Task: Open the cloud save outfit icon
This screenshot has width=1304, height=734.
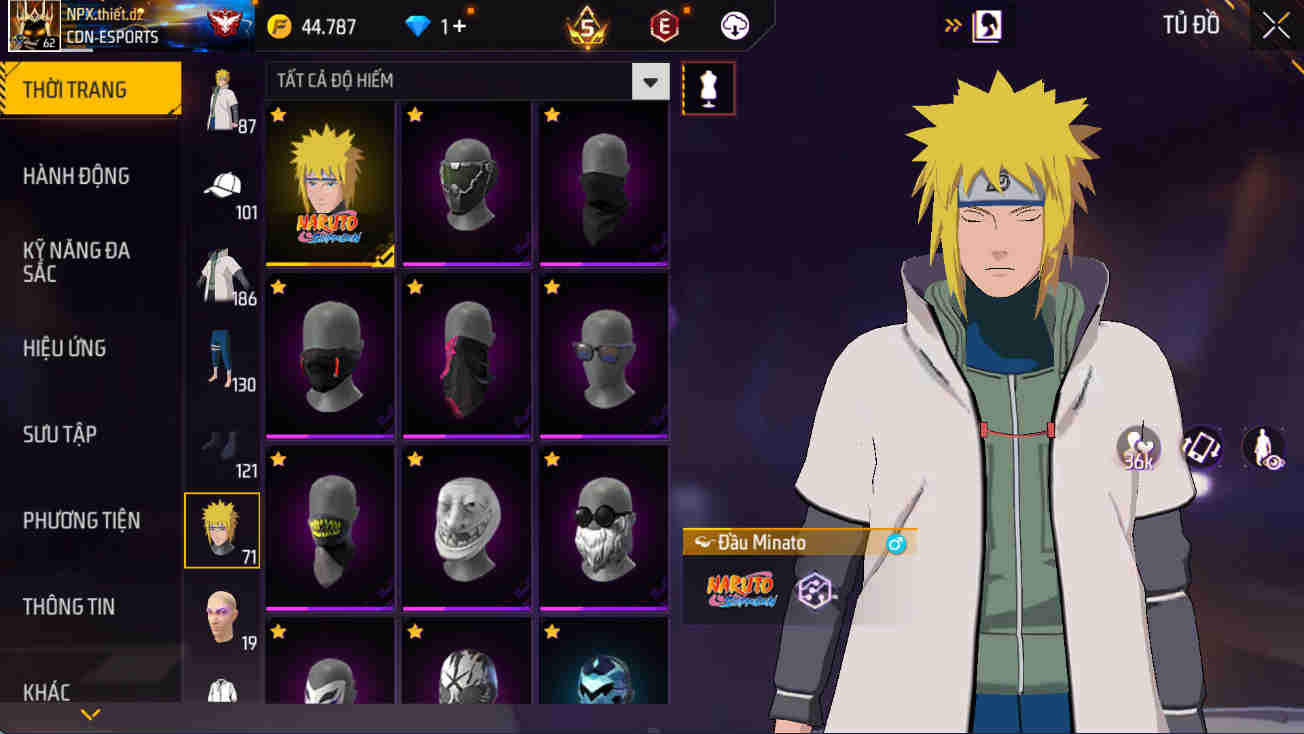Action: click(733, 26)
